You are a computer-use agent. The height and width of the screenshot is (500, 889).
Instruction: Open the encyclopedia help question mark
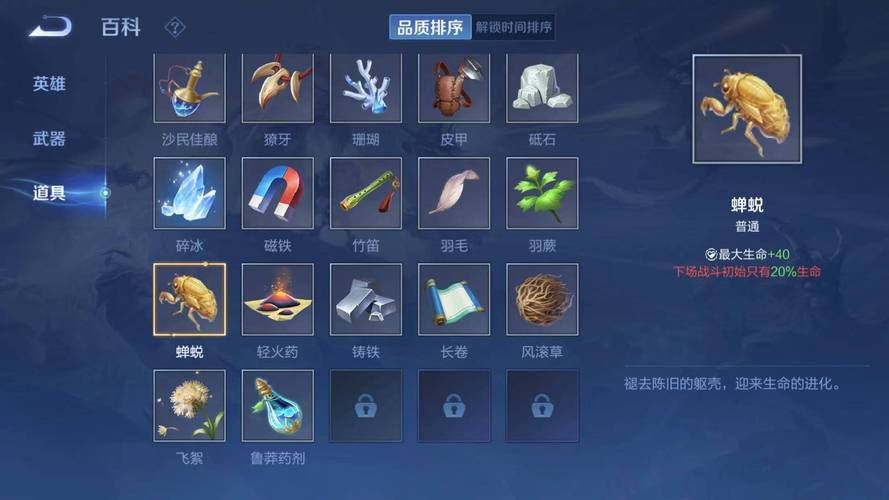click(x=174, y=27)
